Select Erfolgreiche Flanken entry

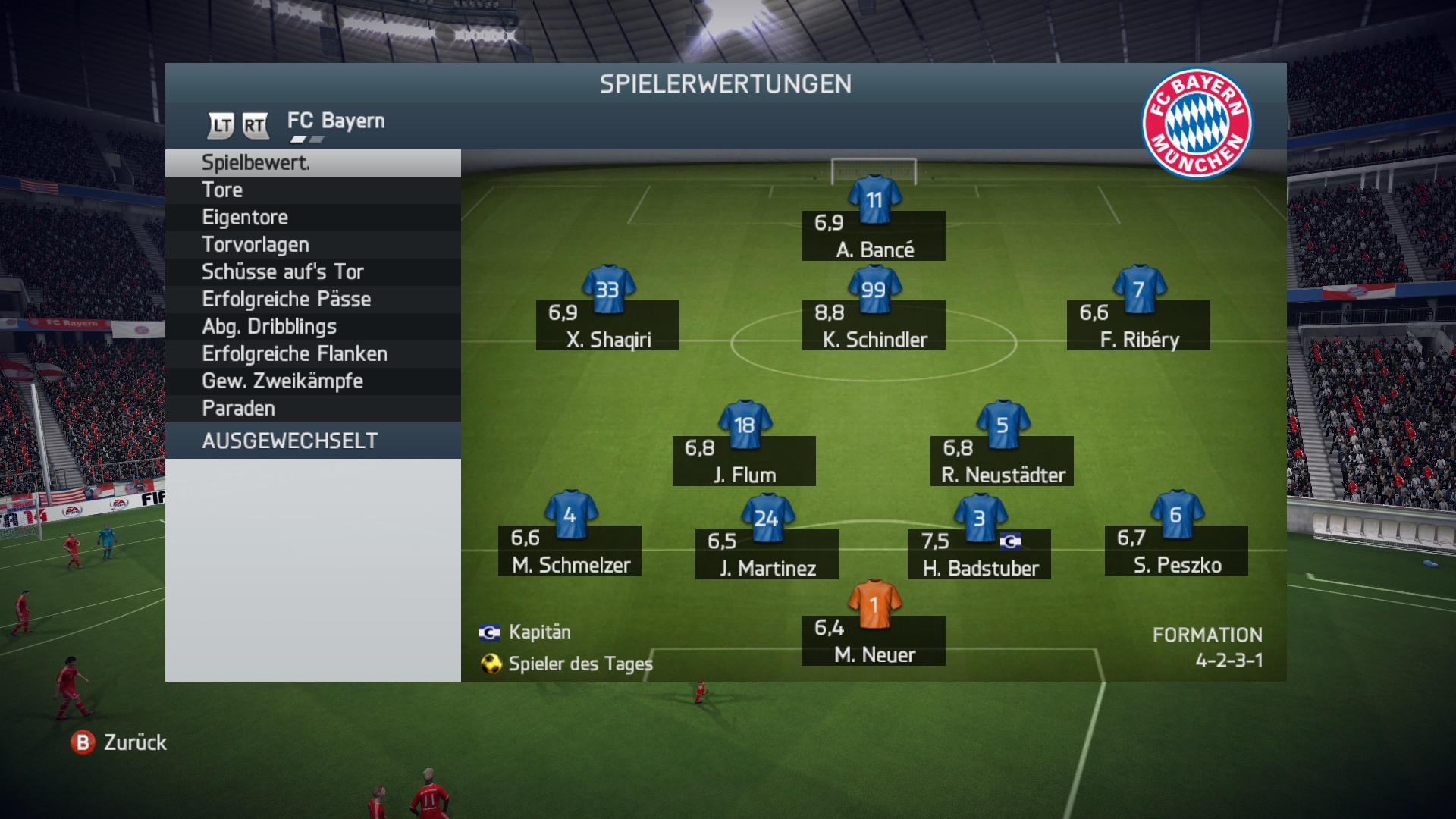(312, 354)
